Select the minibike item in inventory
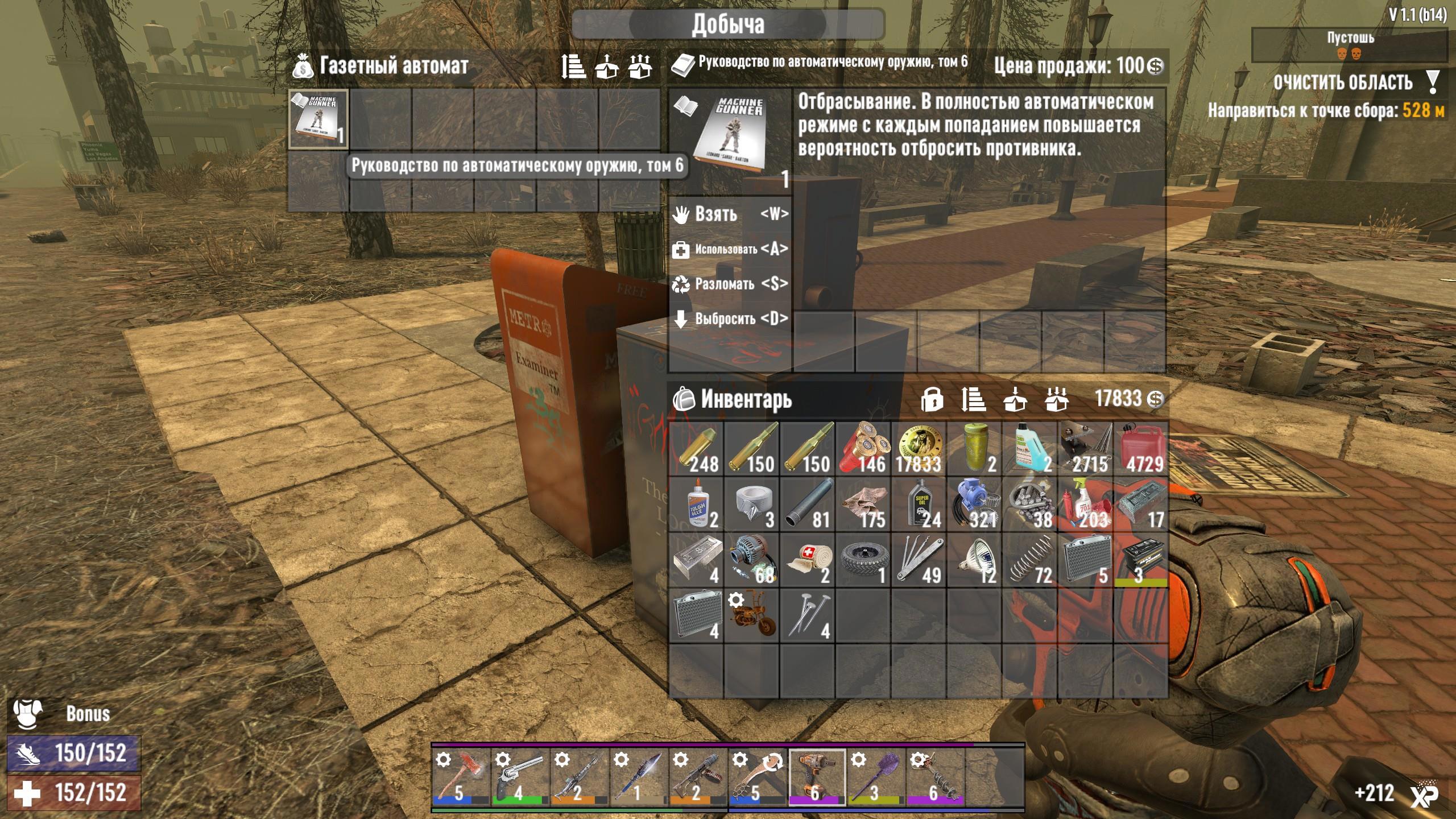Screen dimensions: 1456x819 tap(752, 615)
